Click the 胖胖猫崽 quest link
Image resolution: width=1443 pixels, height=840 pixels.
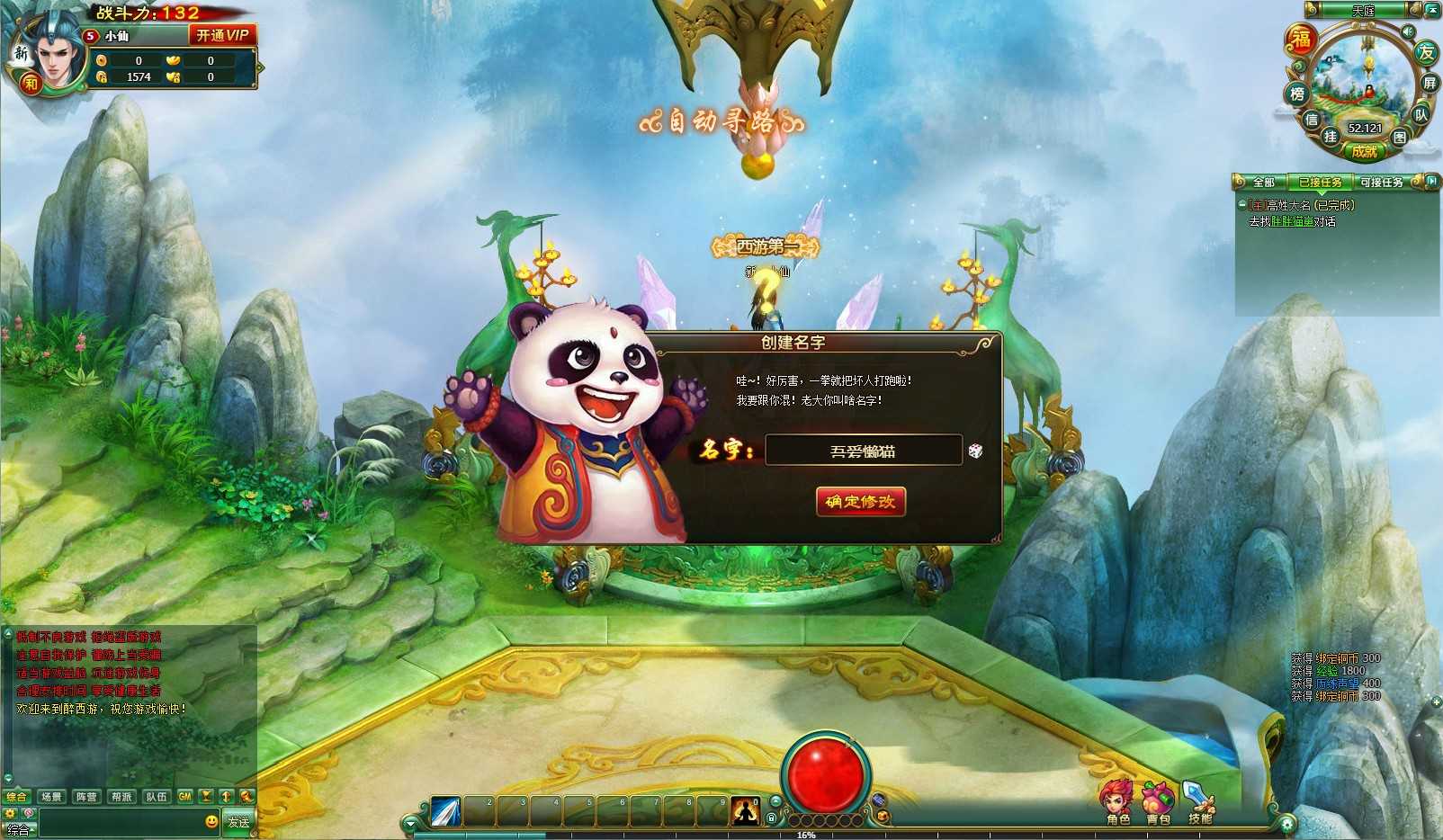(x=1292, y=221)
